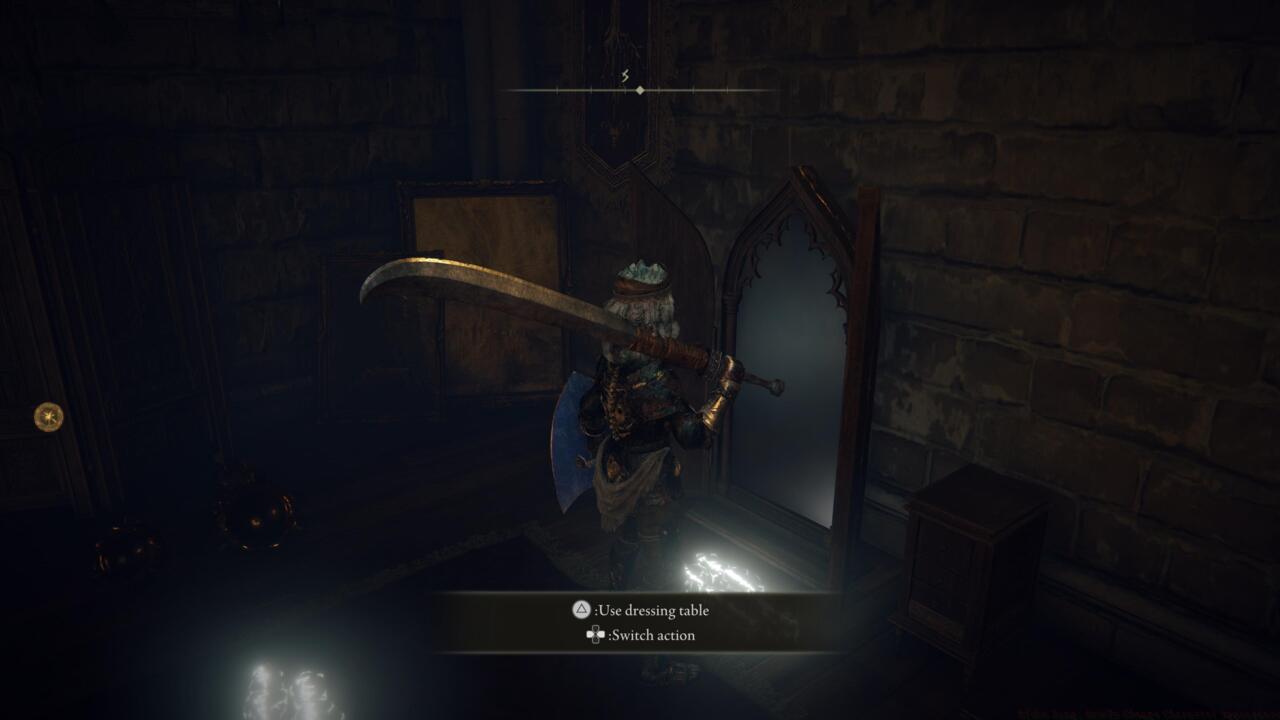Click the diamond marker on the compass bar
This screenshot has height=720, width=1280.
[638, 92]
